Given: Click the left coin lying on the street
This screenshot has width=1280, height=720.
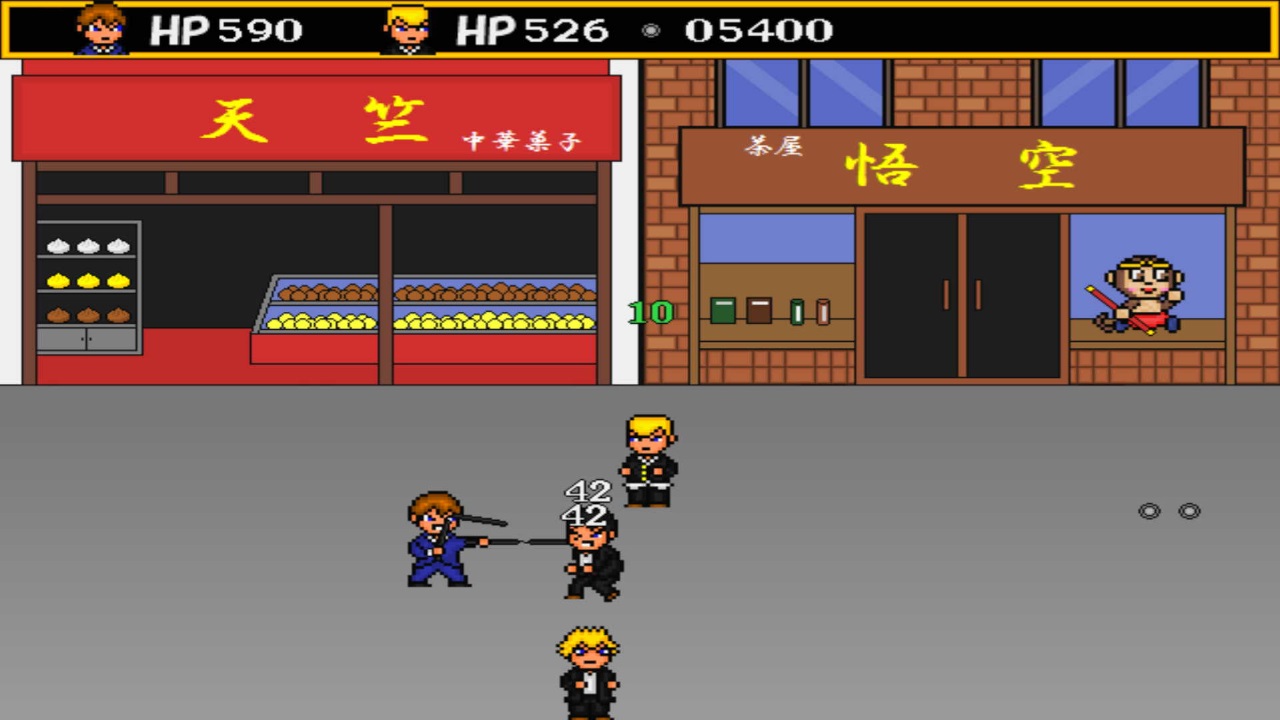Looking at the screenshot, I should pos(1148,511).
